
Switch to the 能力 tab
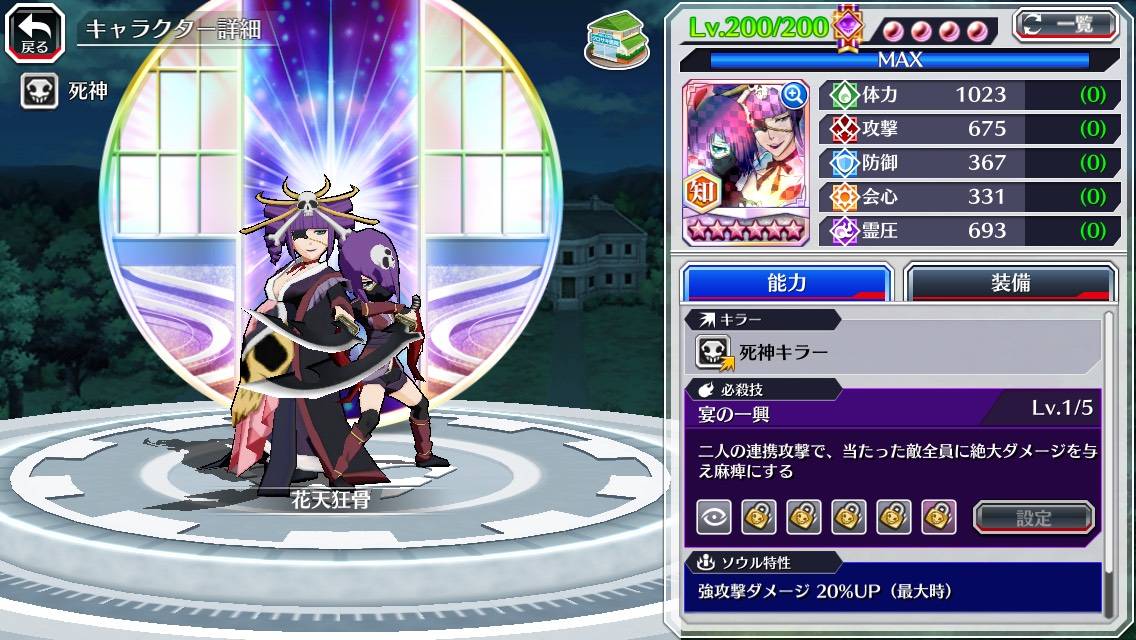(x=786, y=283)
